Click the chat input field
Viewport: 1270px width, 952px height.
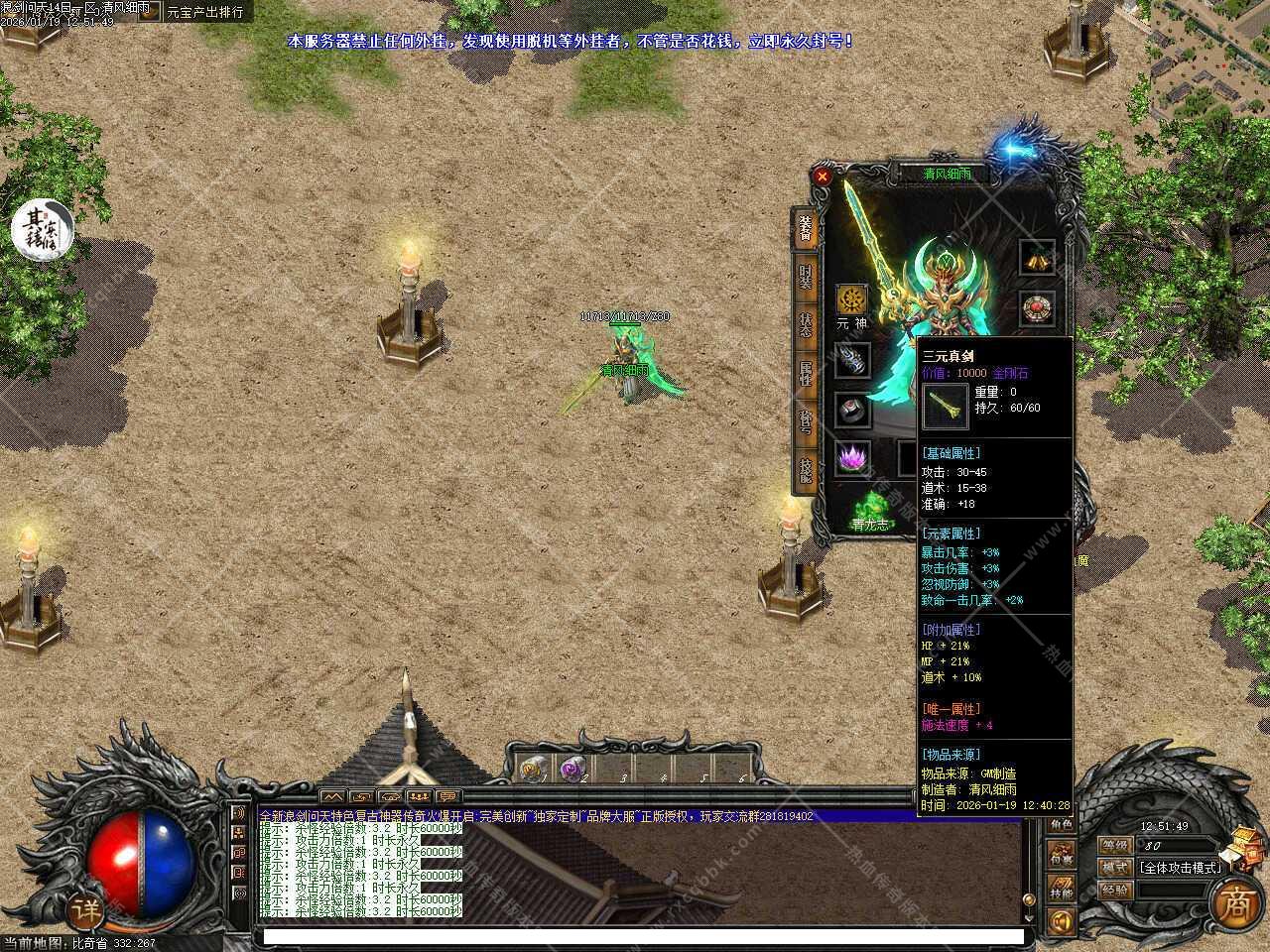click(643, 936)
